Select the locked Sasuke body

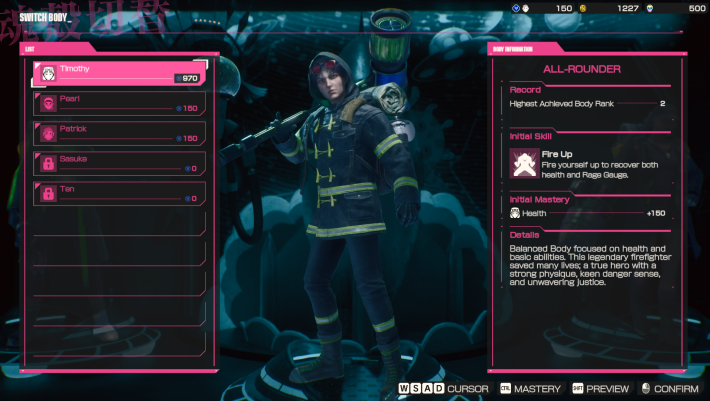click(118, 163)
